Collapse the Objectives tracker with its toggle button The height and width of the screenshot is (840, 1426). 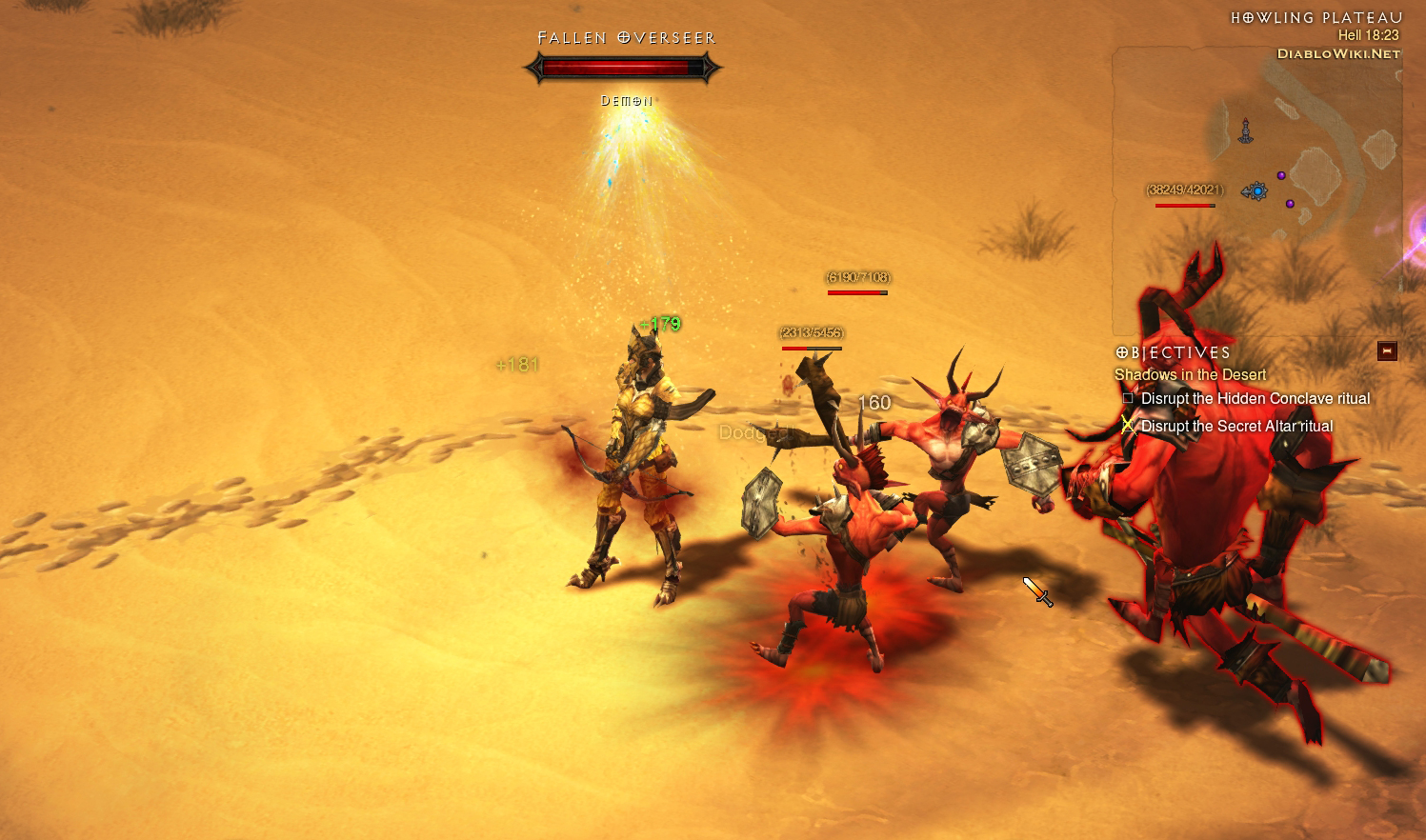click(1387, 351)
